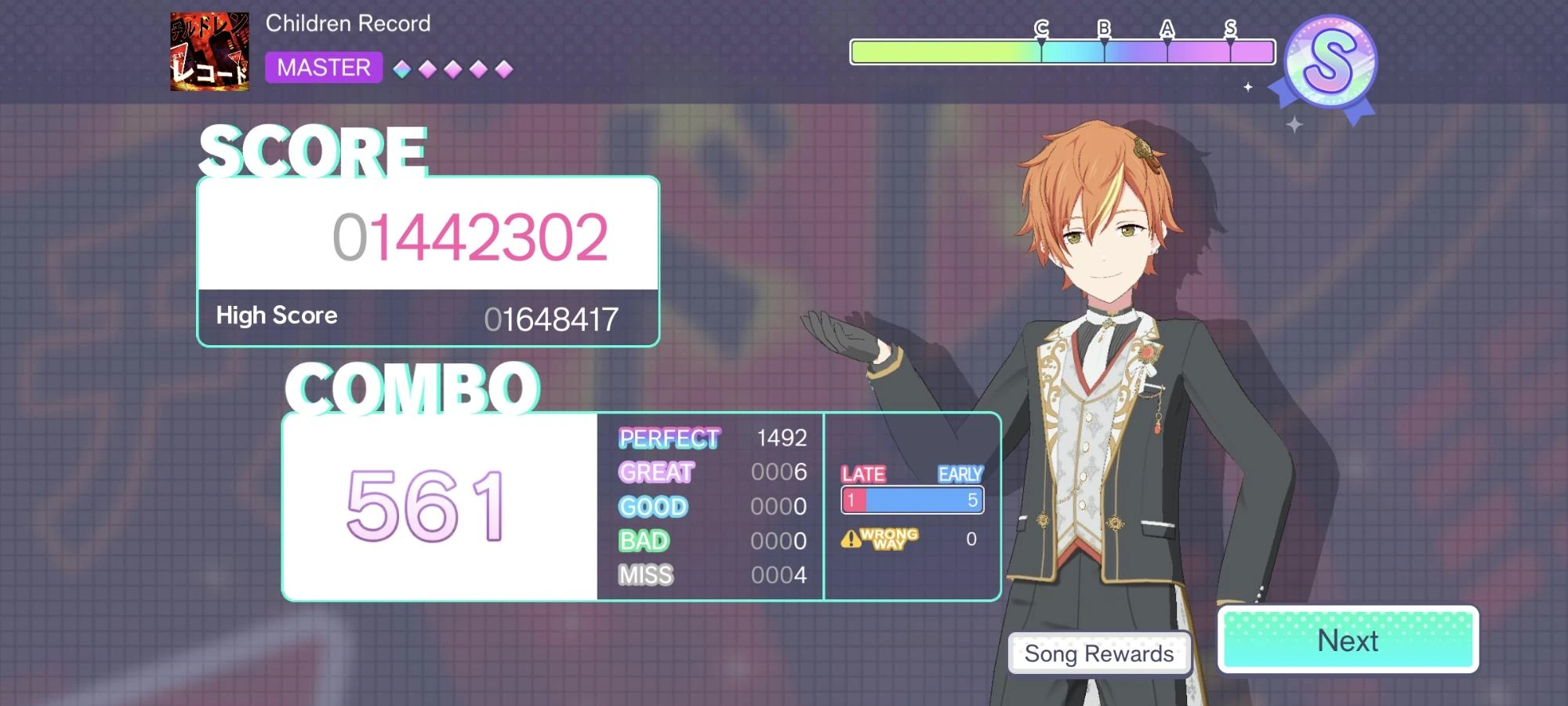
Task: Click the Children Record album jacket icon
Action: pyautogui.click(x=209, y=50)
